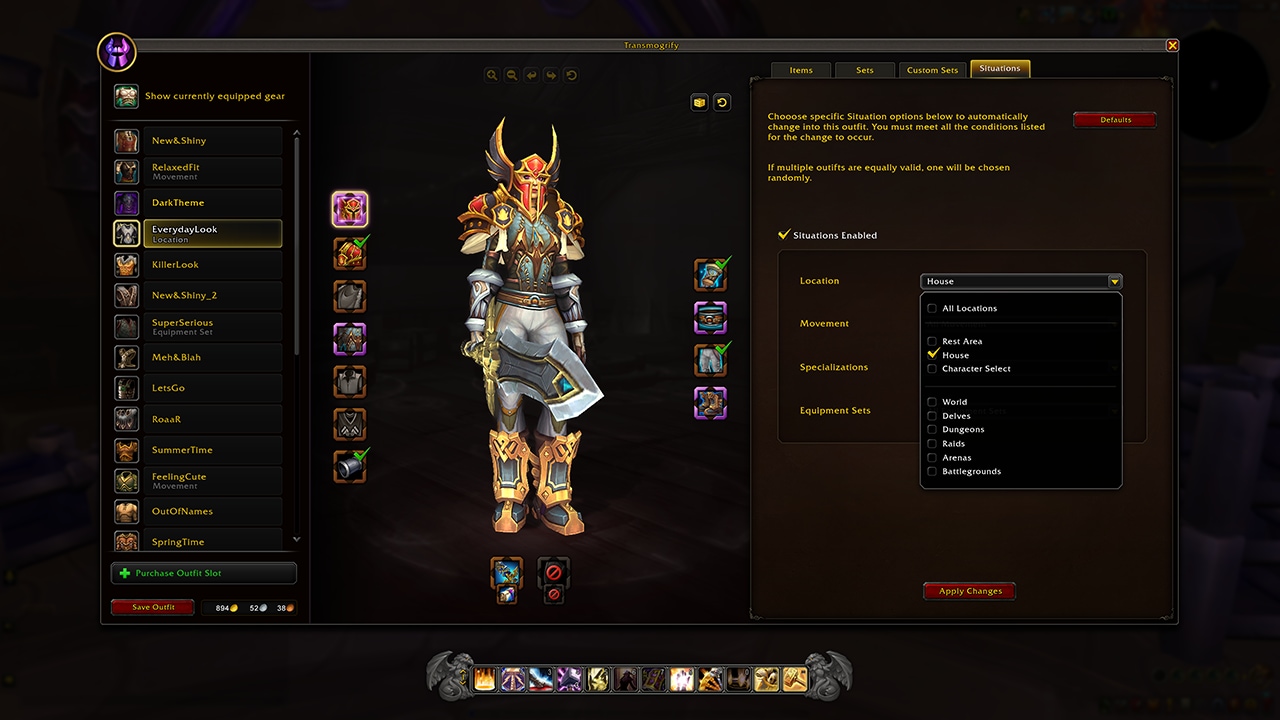The height and width of the screenshot is (720, 1280).
Task: Enable the Dungeons location option
Action: (932, 430)
